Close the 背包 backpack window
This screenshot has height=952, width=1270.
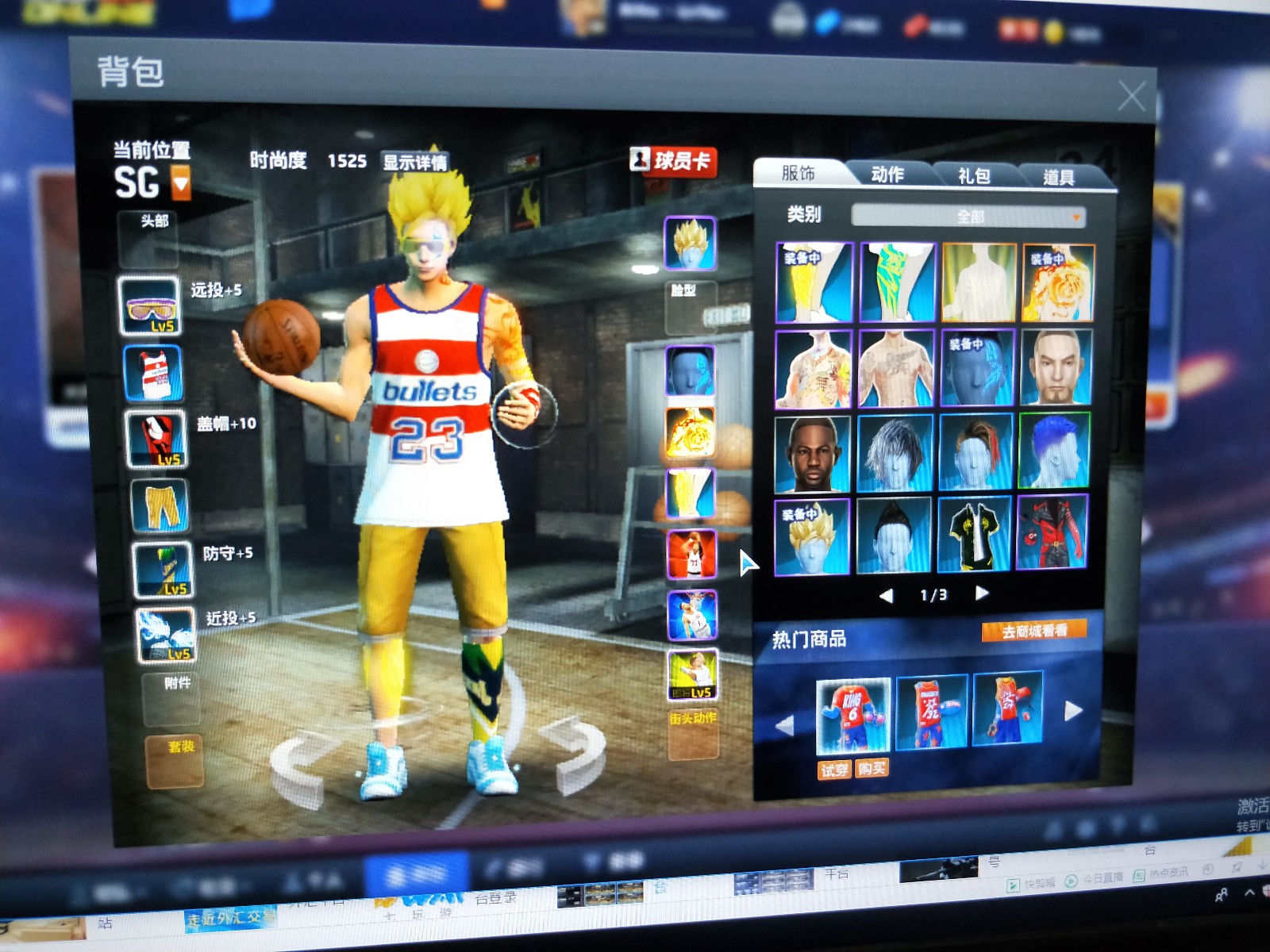(x=1130, y=97)
